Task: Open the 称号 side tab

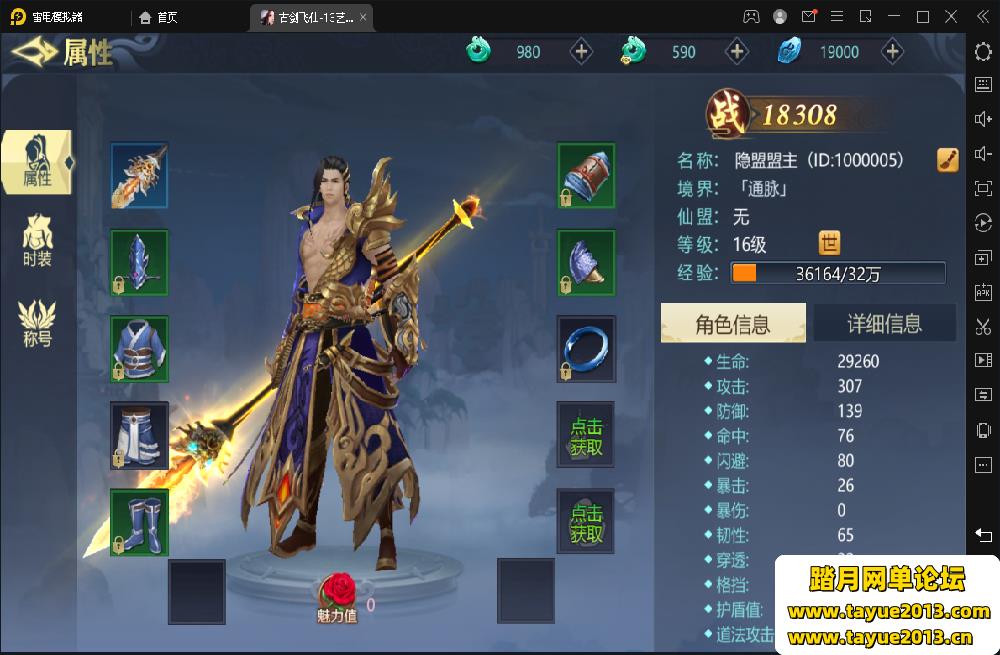Action: 37,322
